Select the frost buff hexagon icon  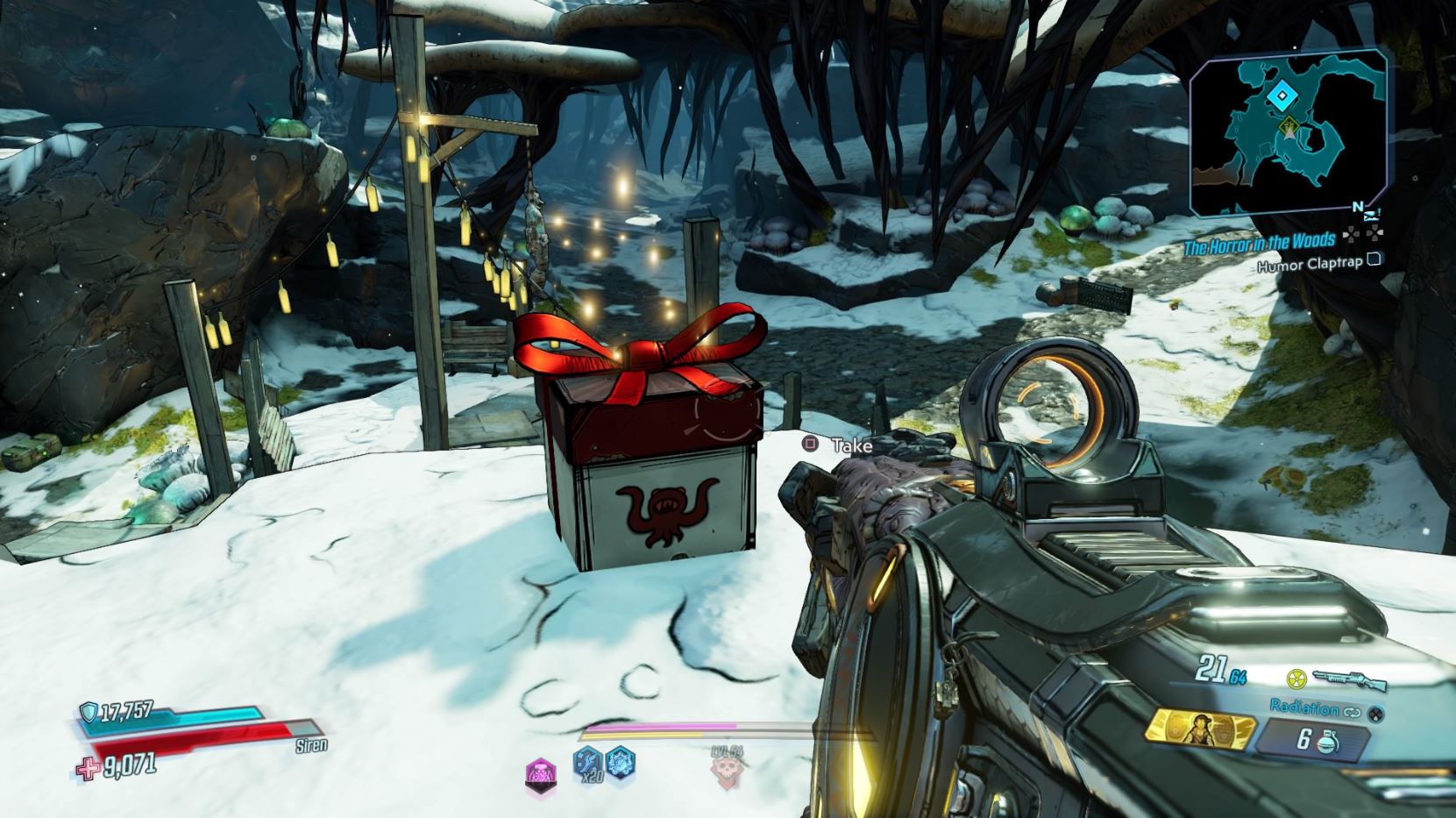click(621, 765)
